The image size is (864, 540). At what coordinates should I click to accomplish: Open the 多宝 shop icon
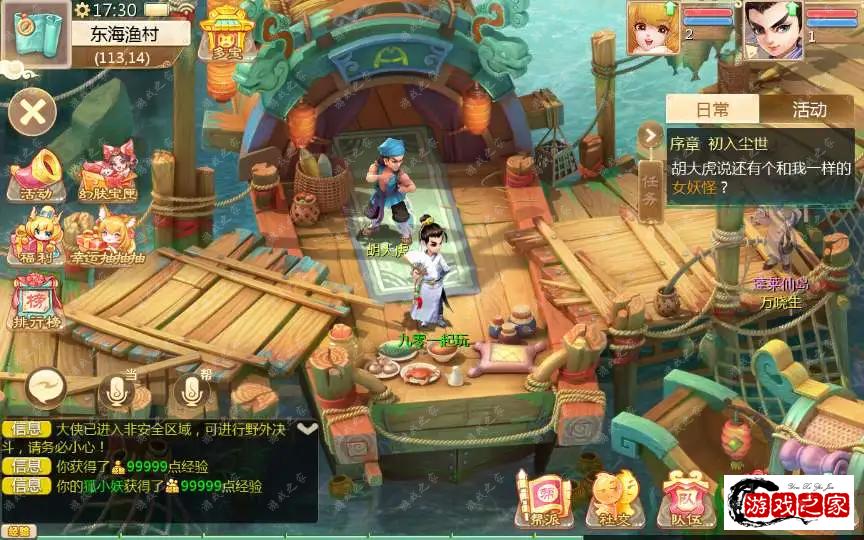coord(230,34)
